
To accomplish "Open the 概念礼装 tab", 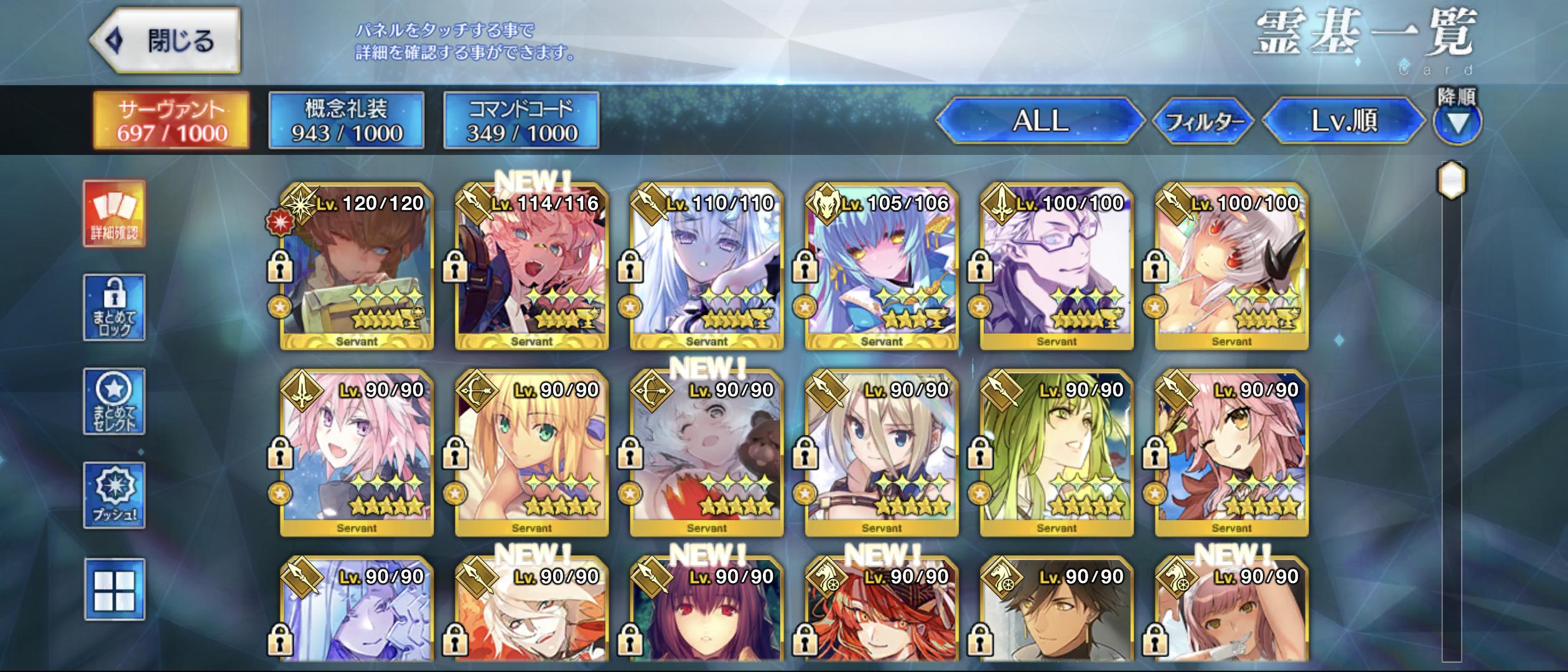I will coord(347,120).
